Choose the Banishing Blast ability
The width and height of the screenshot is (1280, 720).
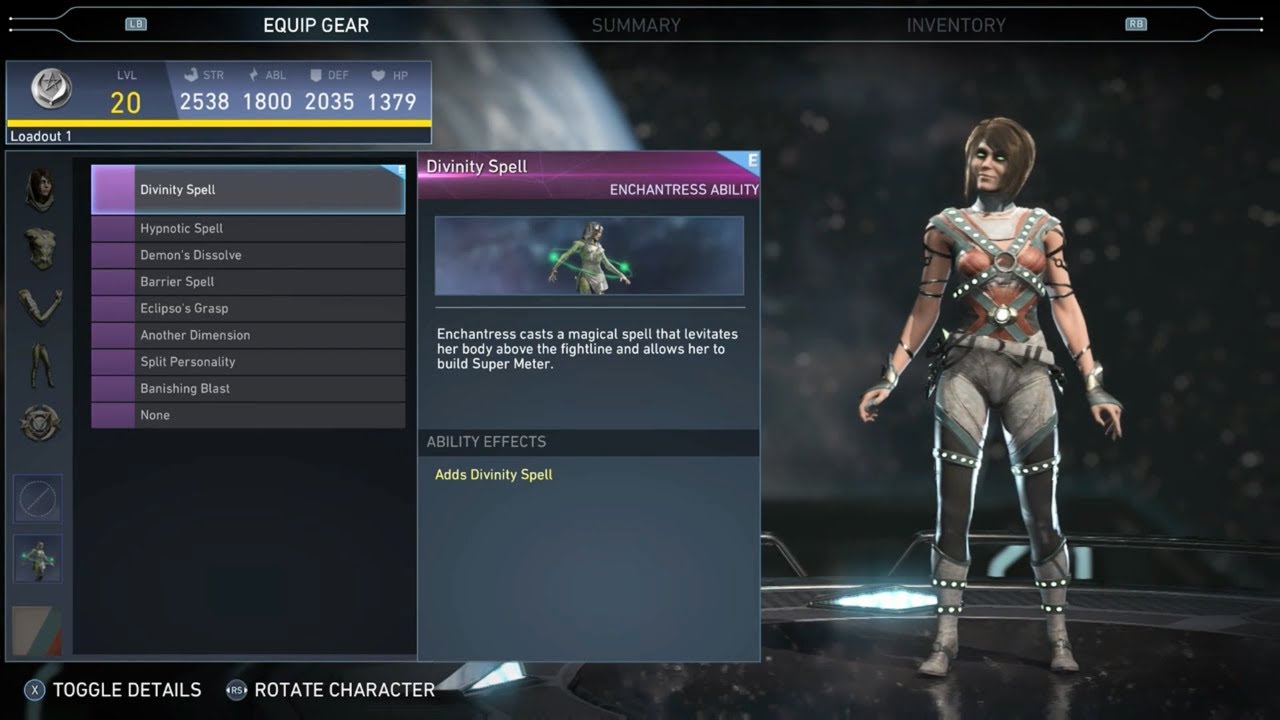click(248, 389)
